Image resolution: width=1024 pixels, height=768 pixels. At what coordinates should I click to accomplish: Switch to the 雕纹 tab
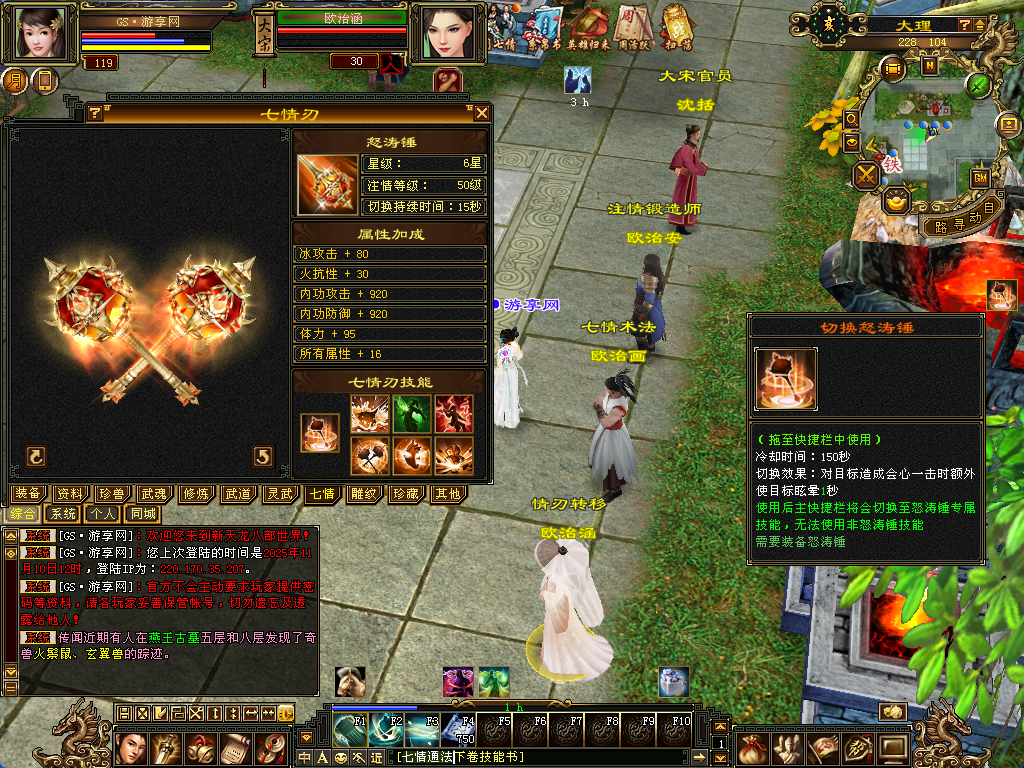tap(363, 493)
